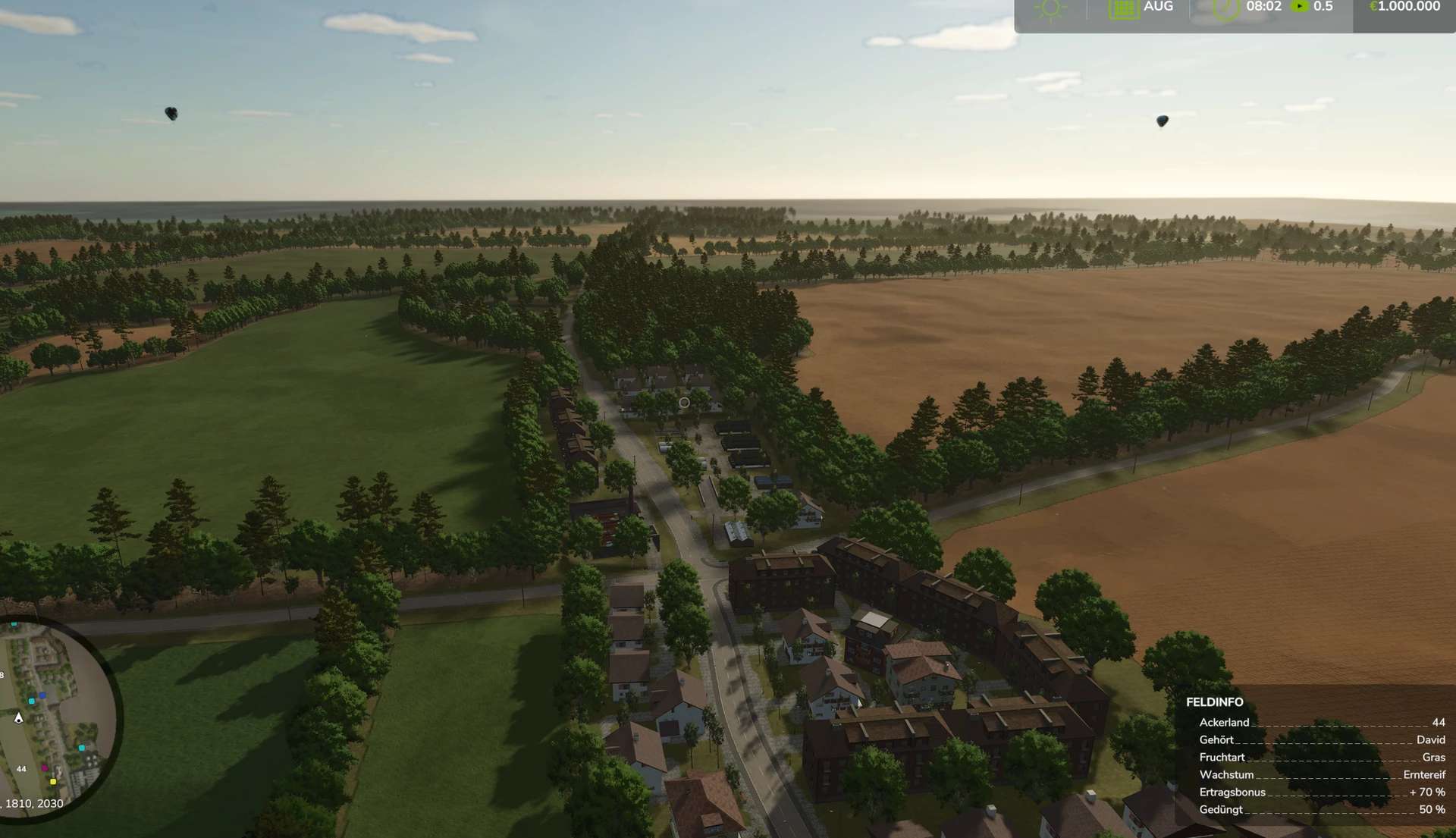Toggle time acceleration with the play arrow
This screenshot has width=1456, height=838.
[1300, 7]
